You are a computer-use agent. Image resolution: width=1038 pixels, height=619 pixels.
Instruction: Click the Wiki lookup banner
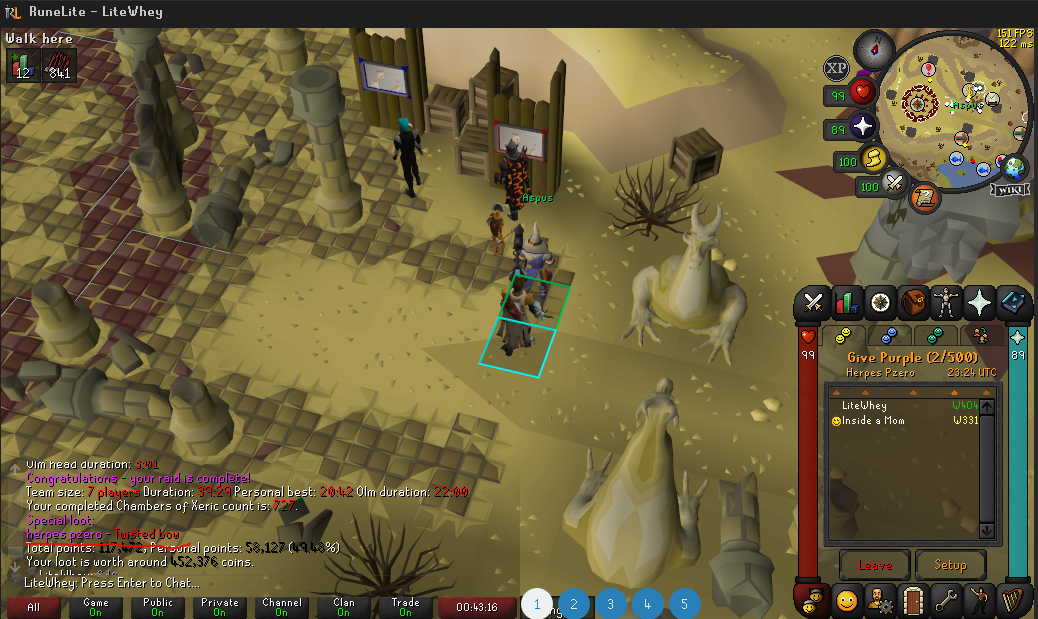(1009, 189)
